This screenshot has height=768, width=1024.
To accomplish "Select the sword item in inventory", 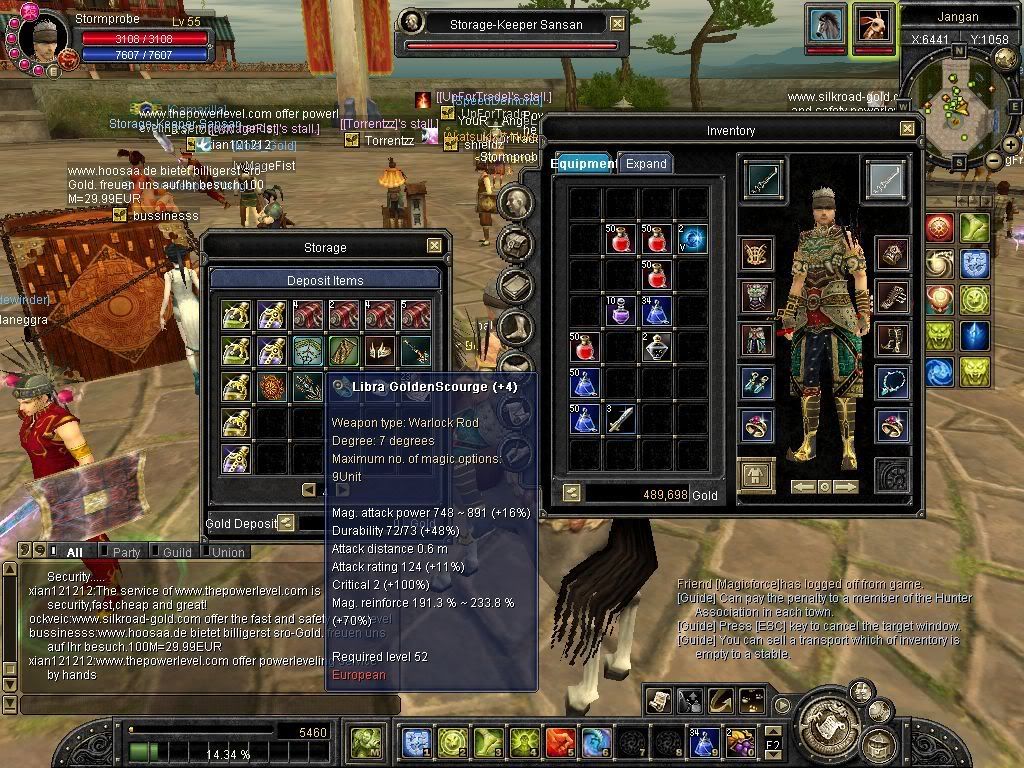I will coord(621,417).
